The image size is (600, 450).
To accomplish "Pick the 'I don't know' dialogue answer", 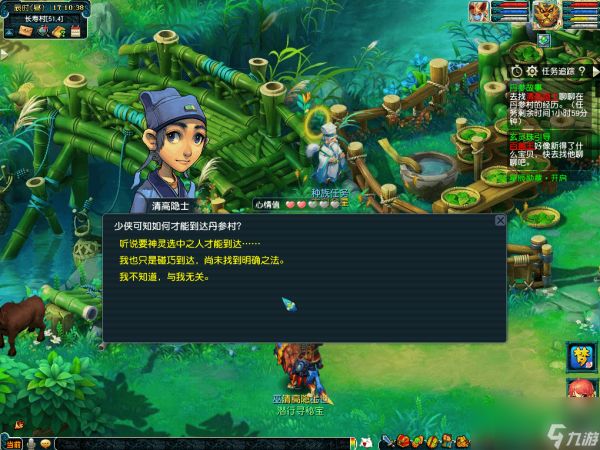I will (x=164, y=276).
